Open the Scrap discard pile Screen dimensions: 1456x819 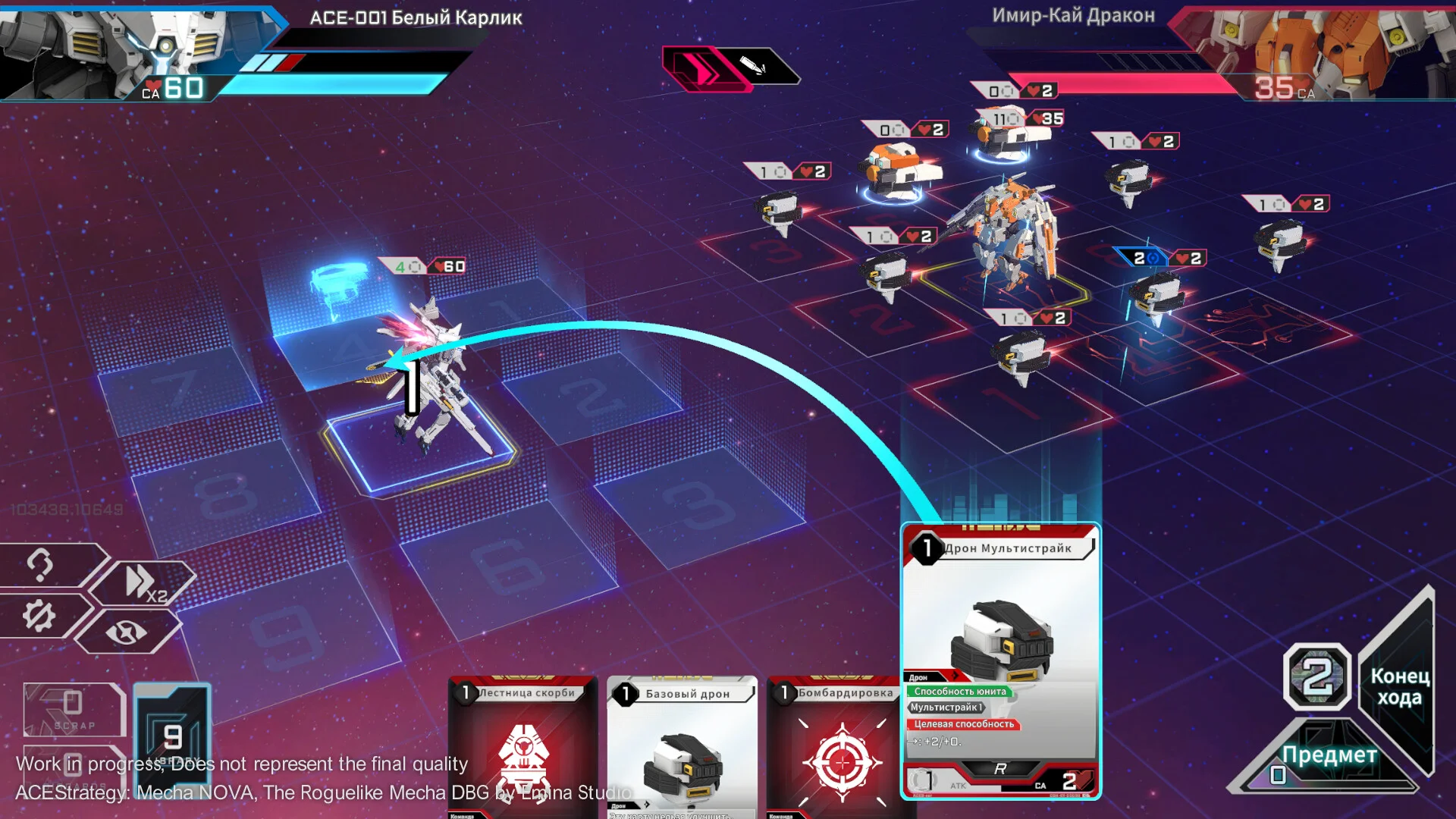click(x=73, y=709)
